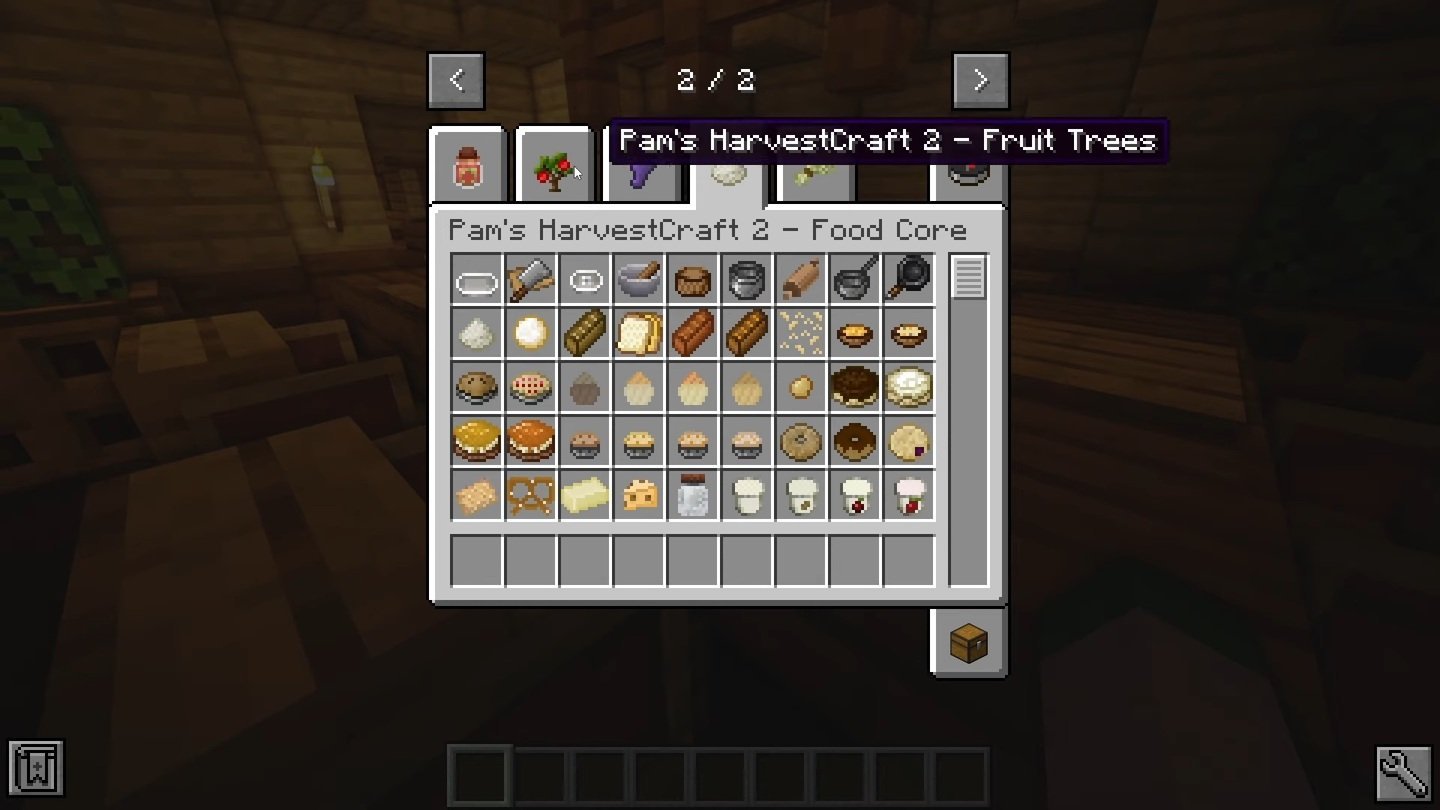Image resolution: width=1440 pixels, height=810 pixels.
Task: Select the cooking pot
Action: 748,282
